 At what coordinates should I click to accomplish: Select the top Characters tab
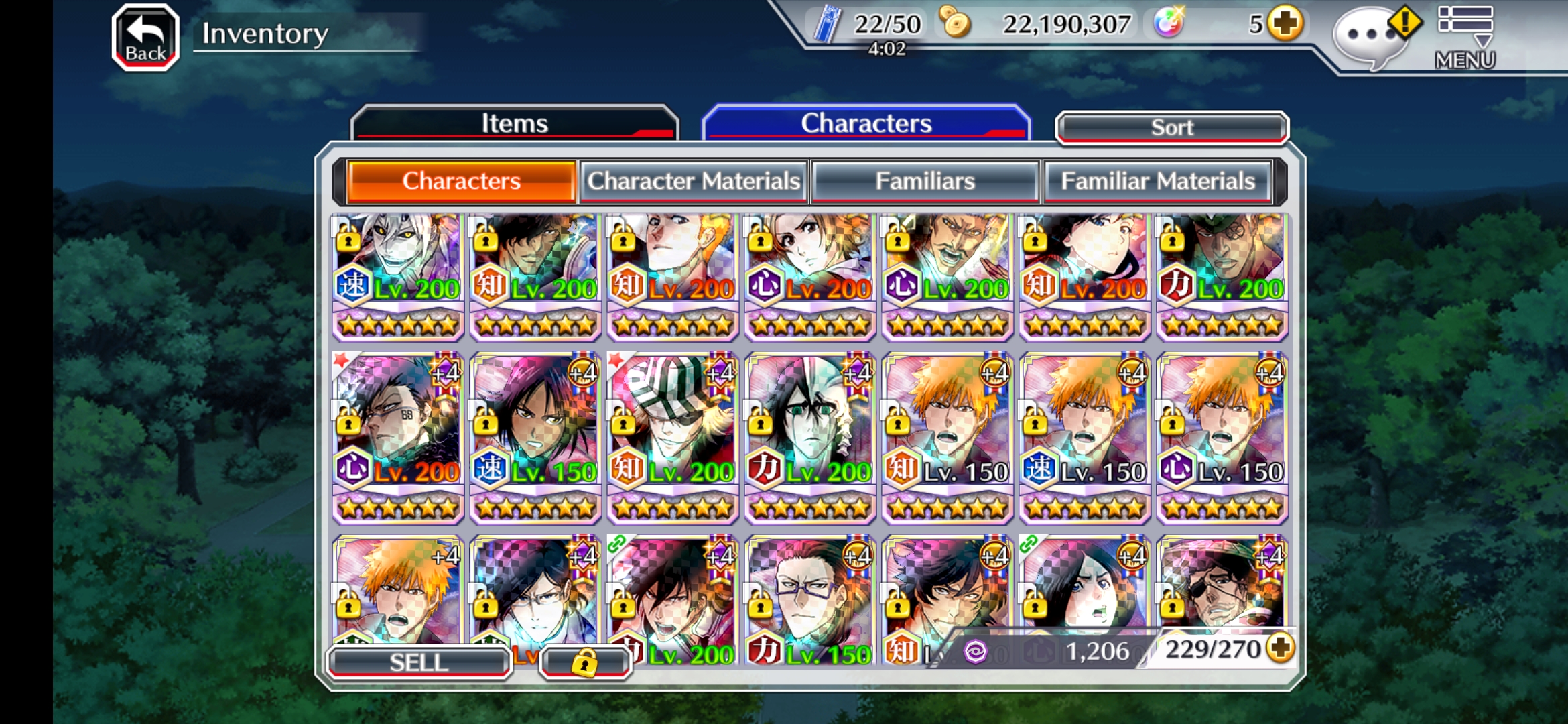pyautogui.click(x=866, y=123)
